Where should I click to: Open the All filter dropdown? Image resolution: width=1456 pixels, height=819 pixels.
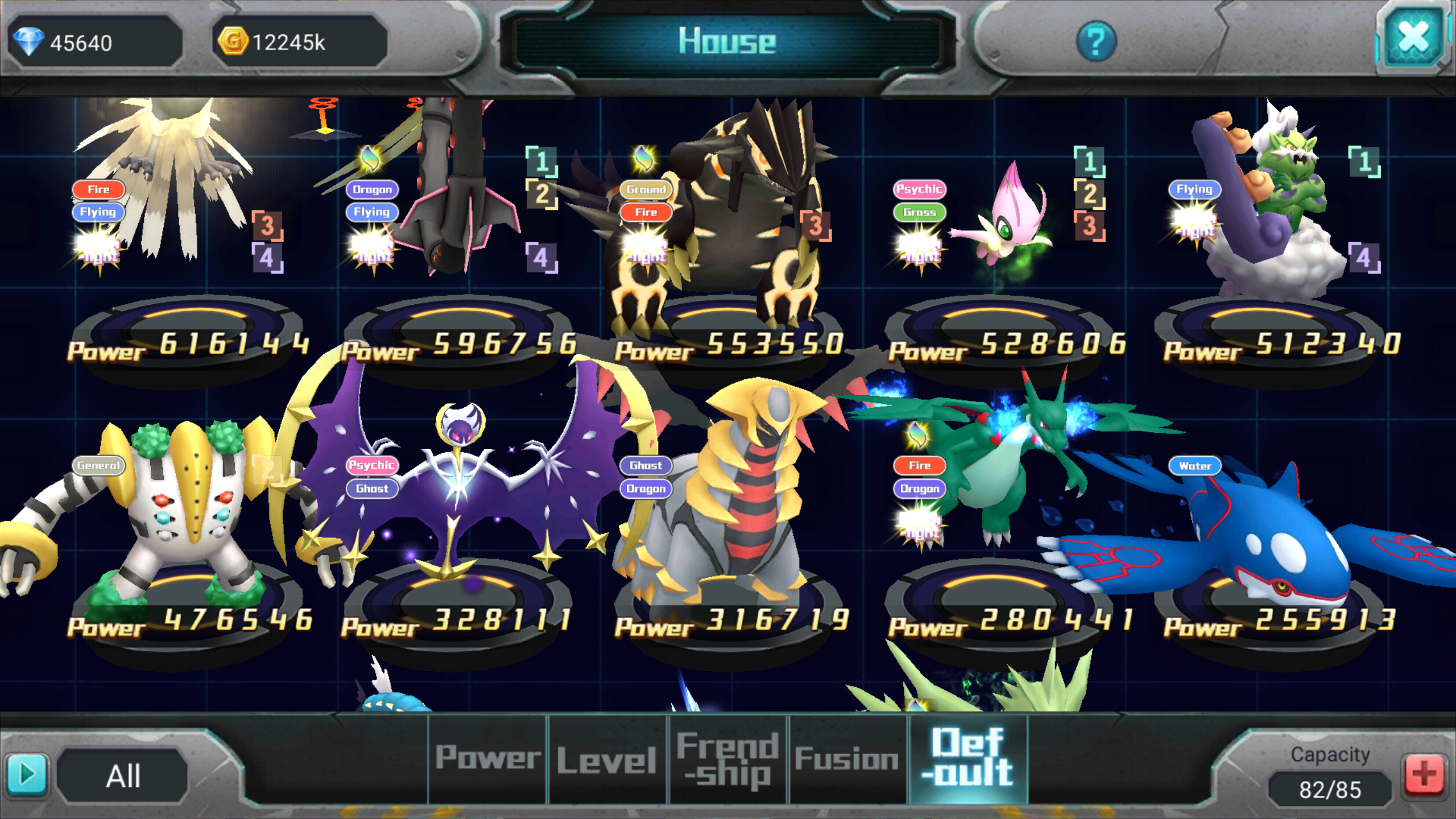coord(125,775)
